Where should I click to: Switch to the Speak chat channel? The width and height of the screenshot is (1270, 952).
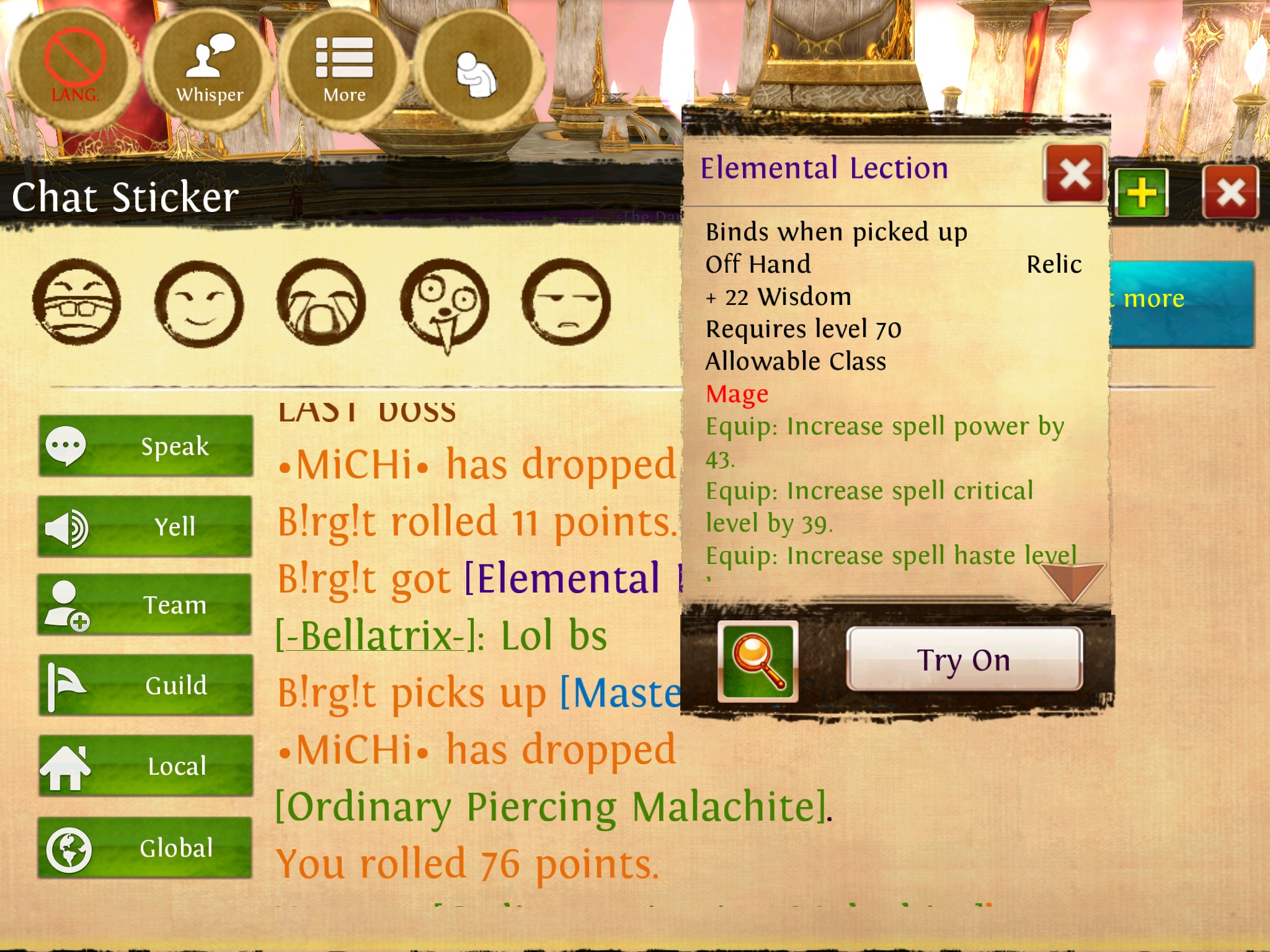tap(146, 446)
